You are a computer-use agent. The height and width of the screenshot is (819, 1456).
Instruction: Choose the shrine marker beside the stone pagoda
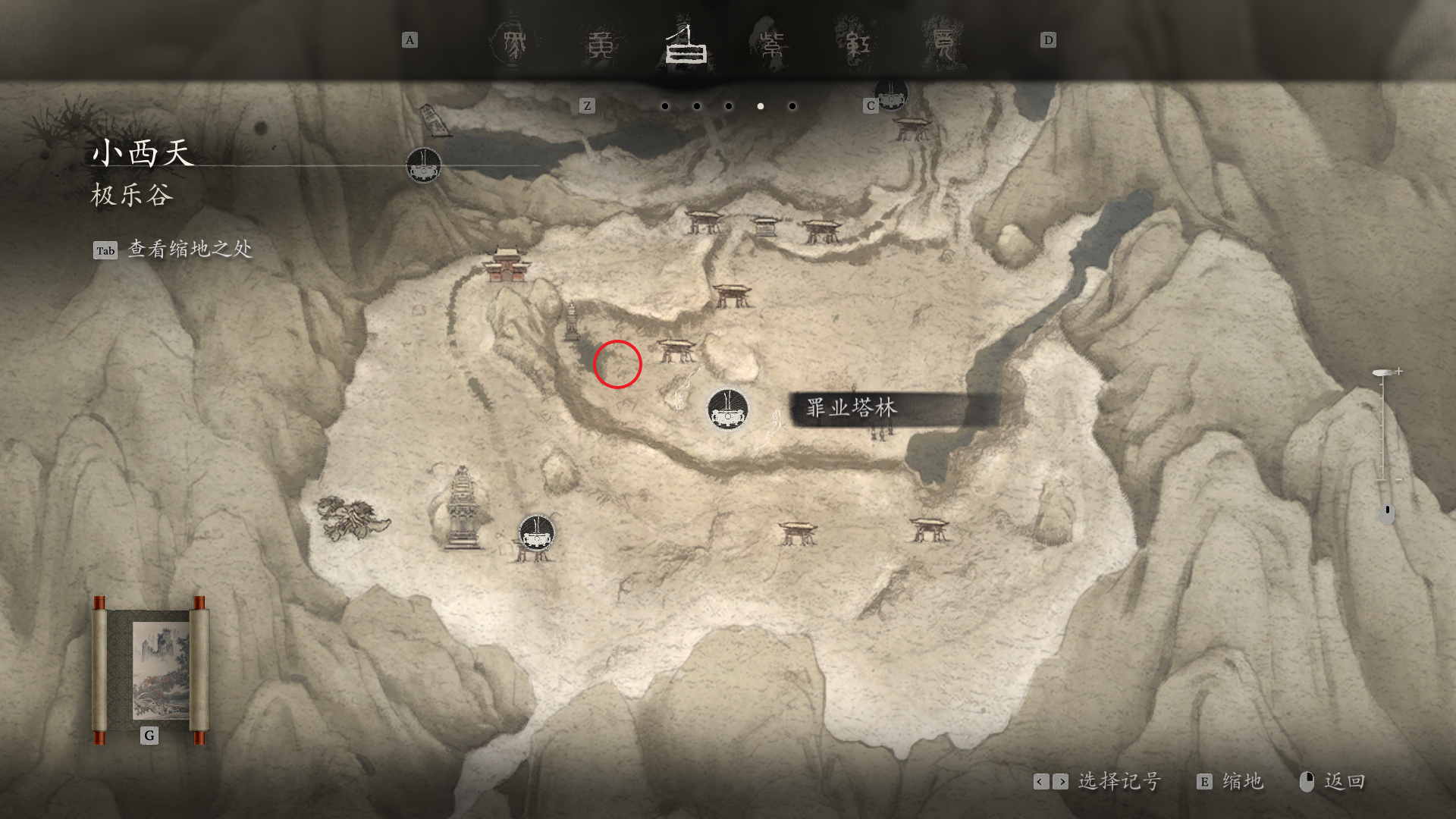coord(537,533)
